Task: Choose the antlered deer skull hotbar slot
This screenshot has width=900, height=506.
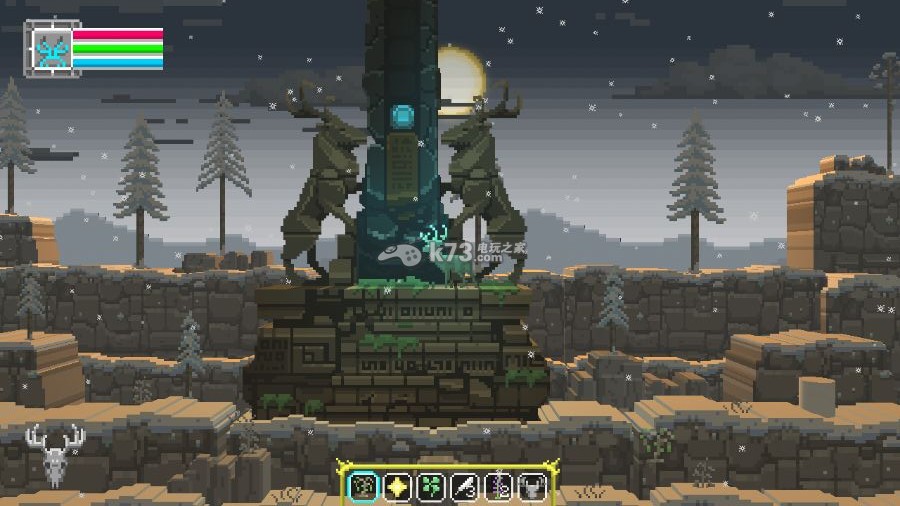Action: tap(532, 487)
